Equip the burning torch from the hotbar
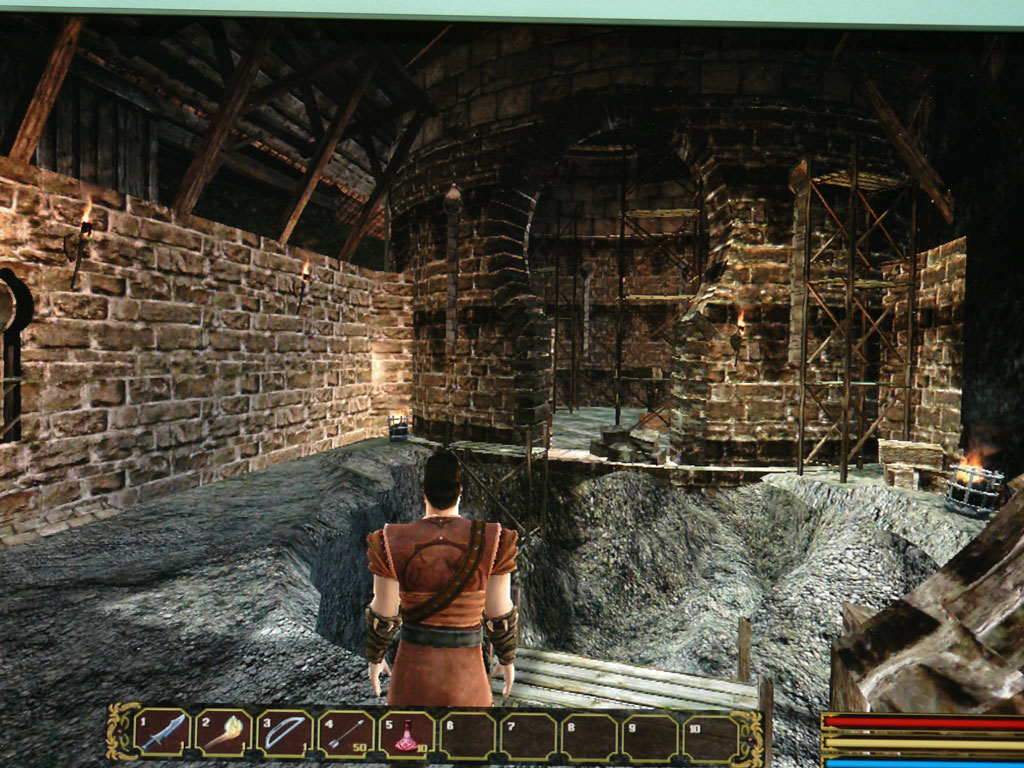The image size is (1024, 768). pyautogui.click(x=224, y=733)
